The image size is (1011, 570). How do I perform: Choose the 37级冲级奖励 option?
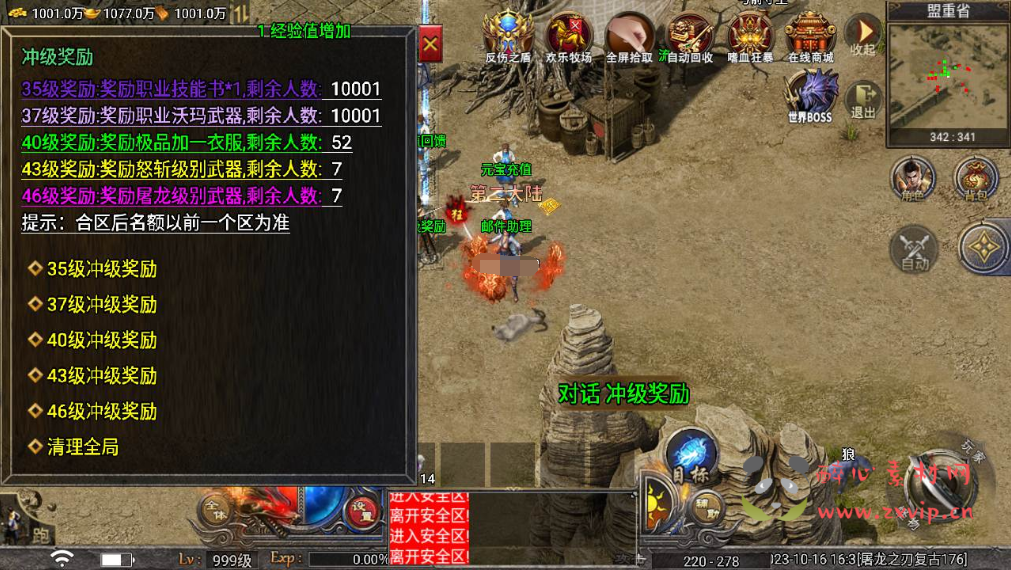[101, 304]
